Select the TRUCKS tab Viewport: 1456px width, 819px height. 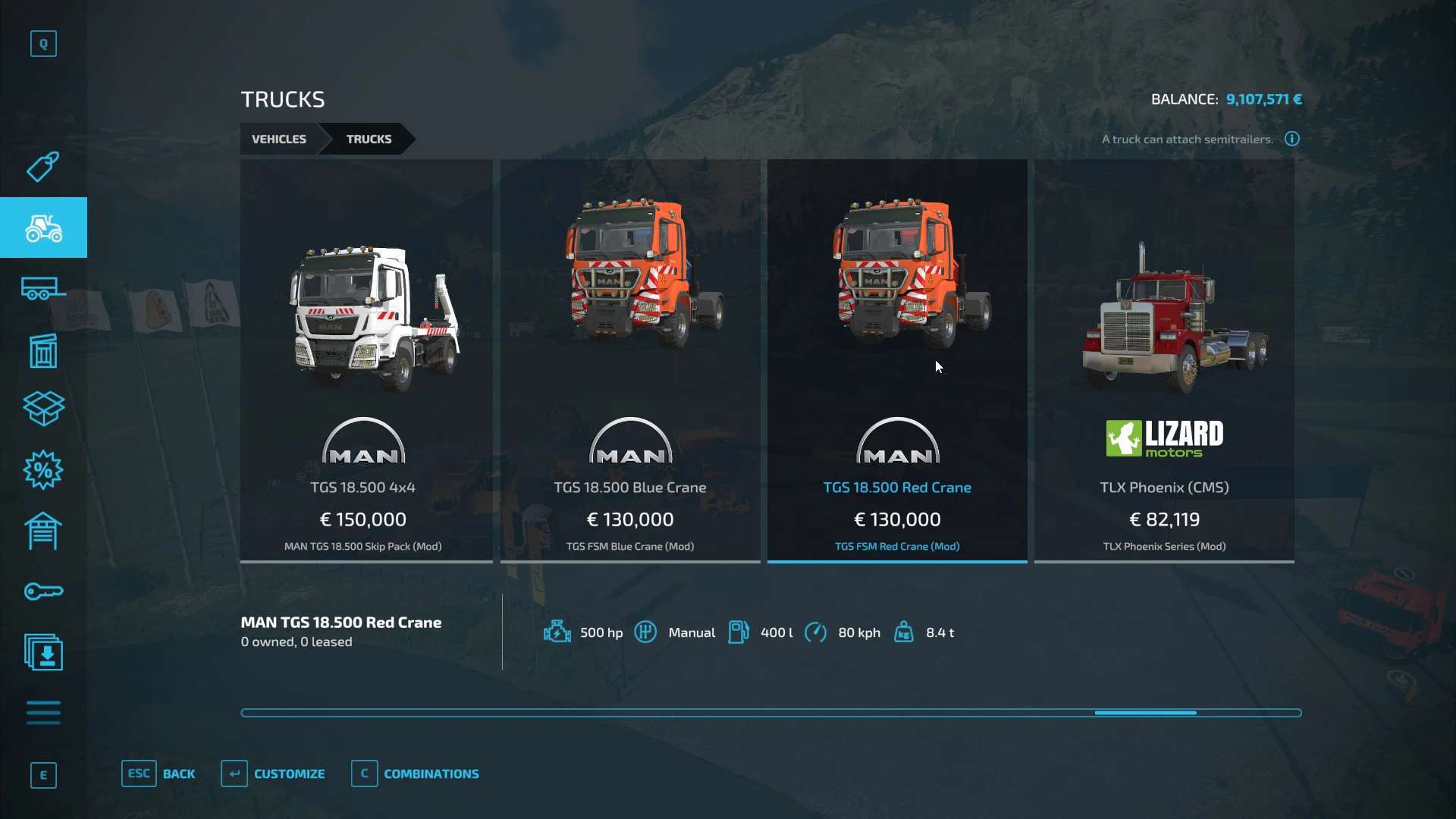(x=369, y=139)
